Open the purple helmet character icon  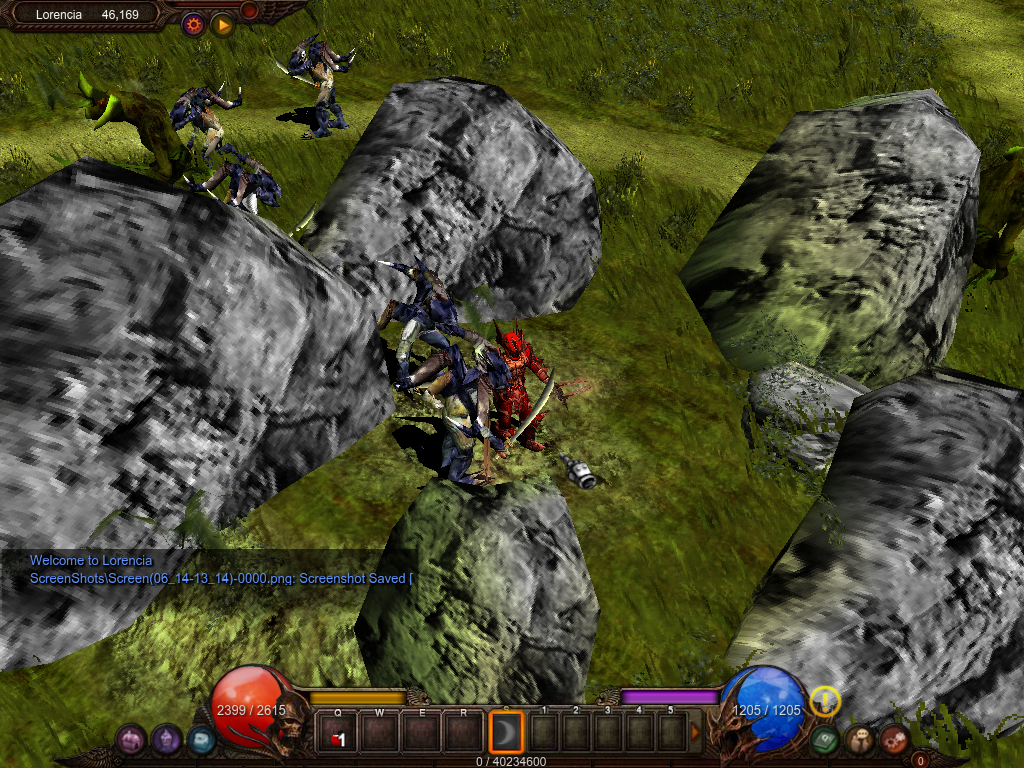click(x=166, y=740)
